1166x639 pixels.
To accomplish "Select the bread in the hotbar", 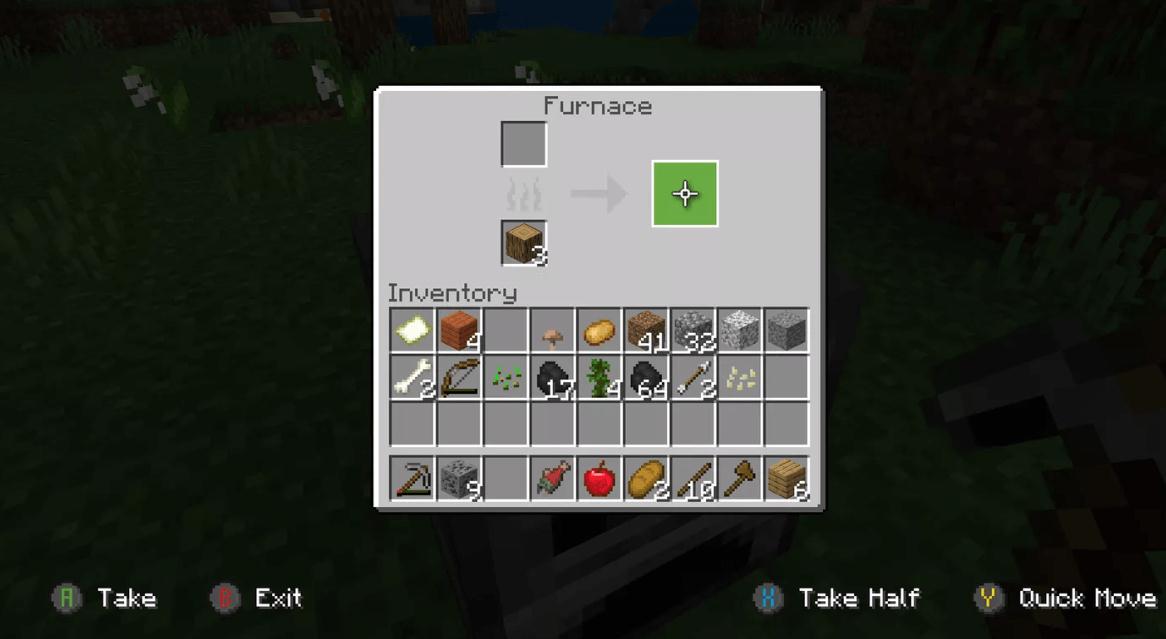I will coord(646,479).
